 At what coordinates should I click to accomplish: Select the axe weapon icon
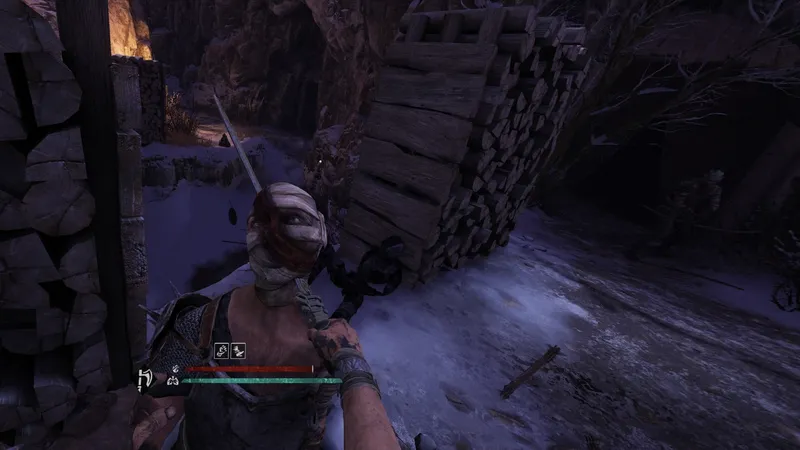pyautogui.click(x=143, y=378)
